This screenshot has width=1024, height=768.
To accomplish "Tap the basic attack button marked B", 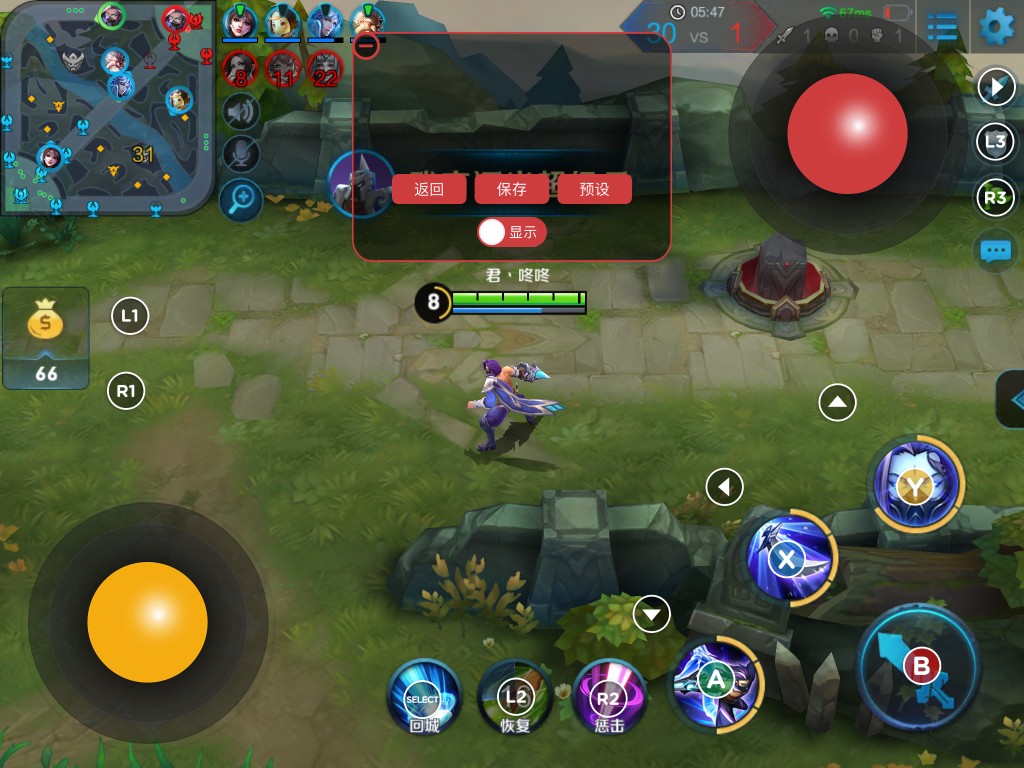I will [920, 667].
